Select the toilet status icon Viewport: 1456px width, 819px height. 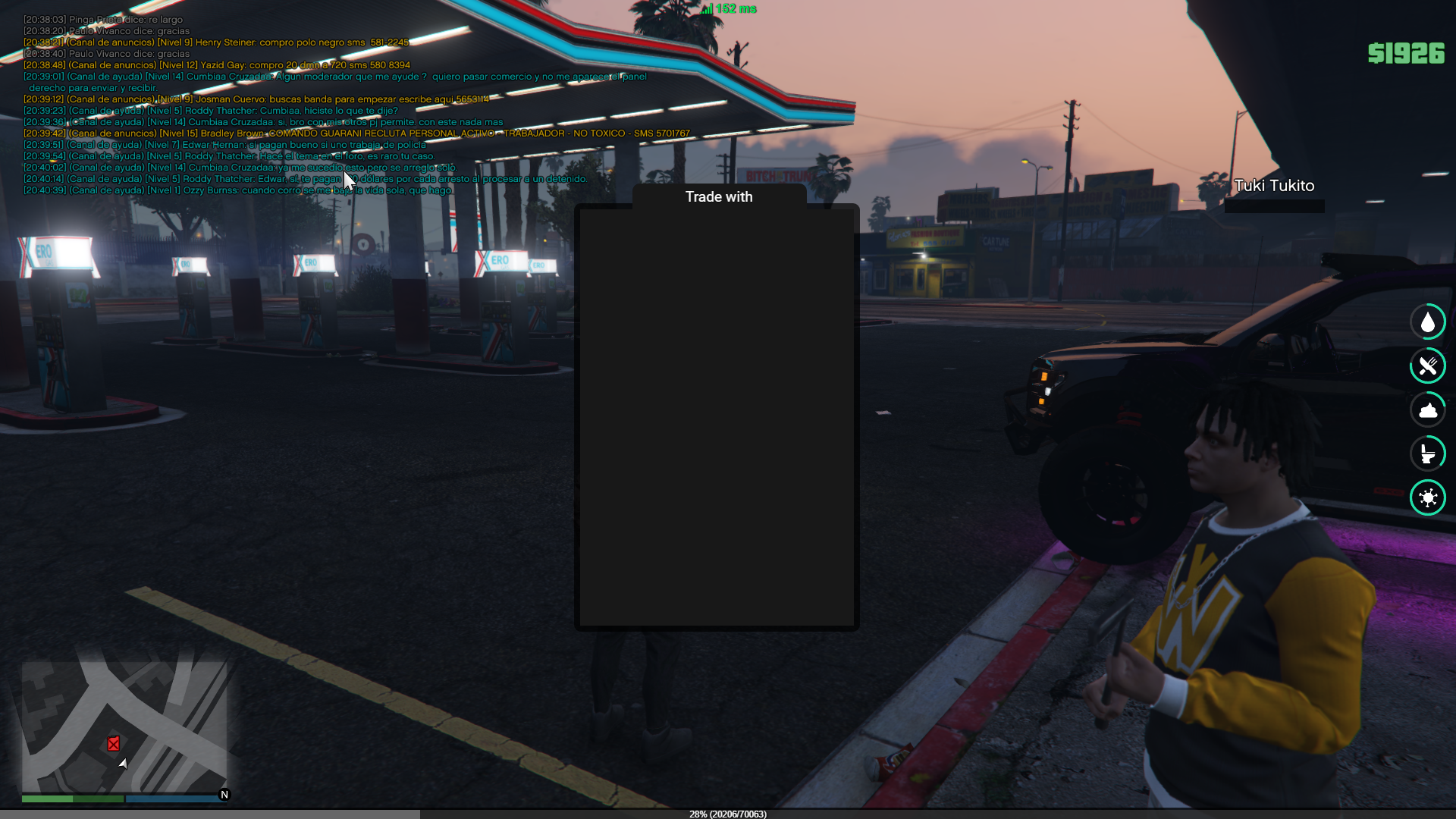1428,453
